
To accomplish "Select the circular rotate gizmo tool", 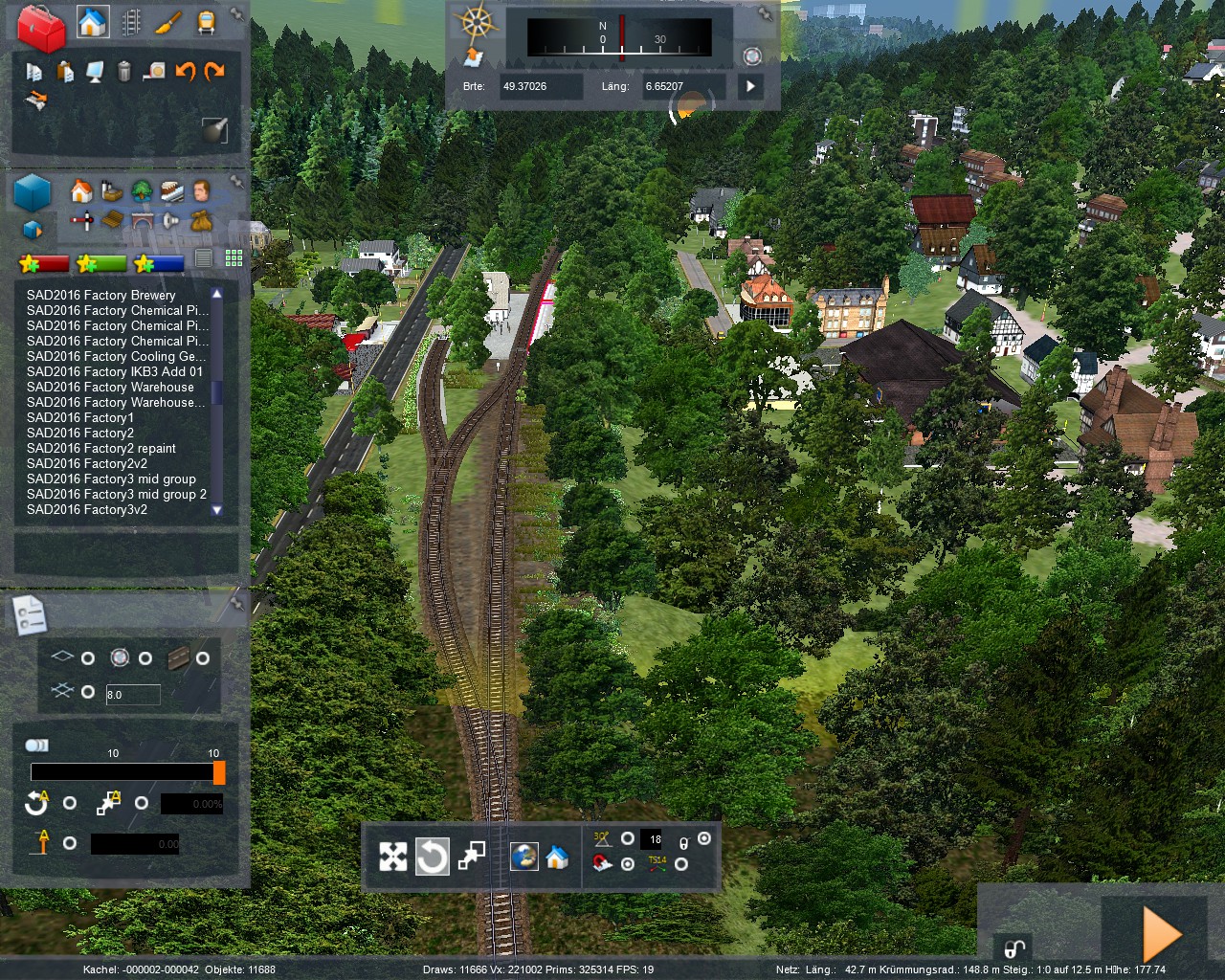I will pos(432,857).
